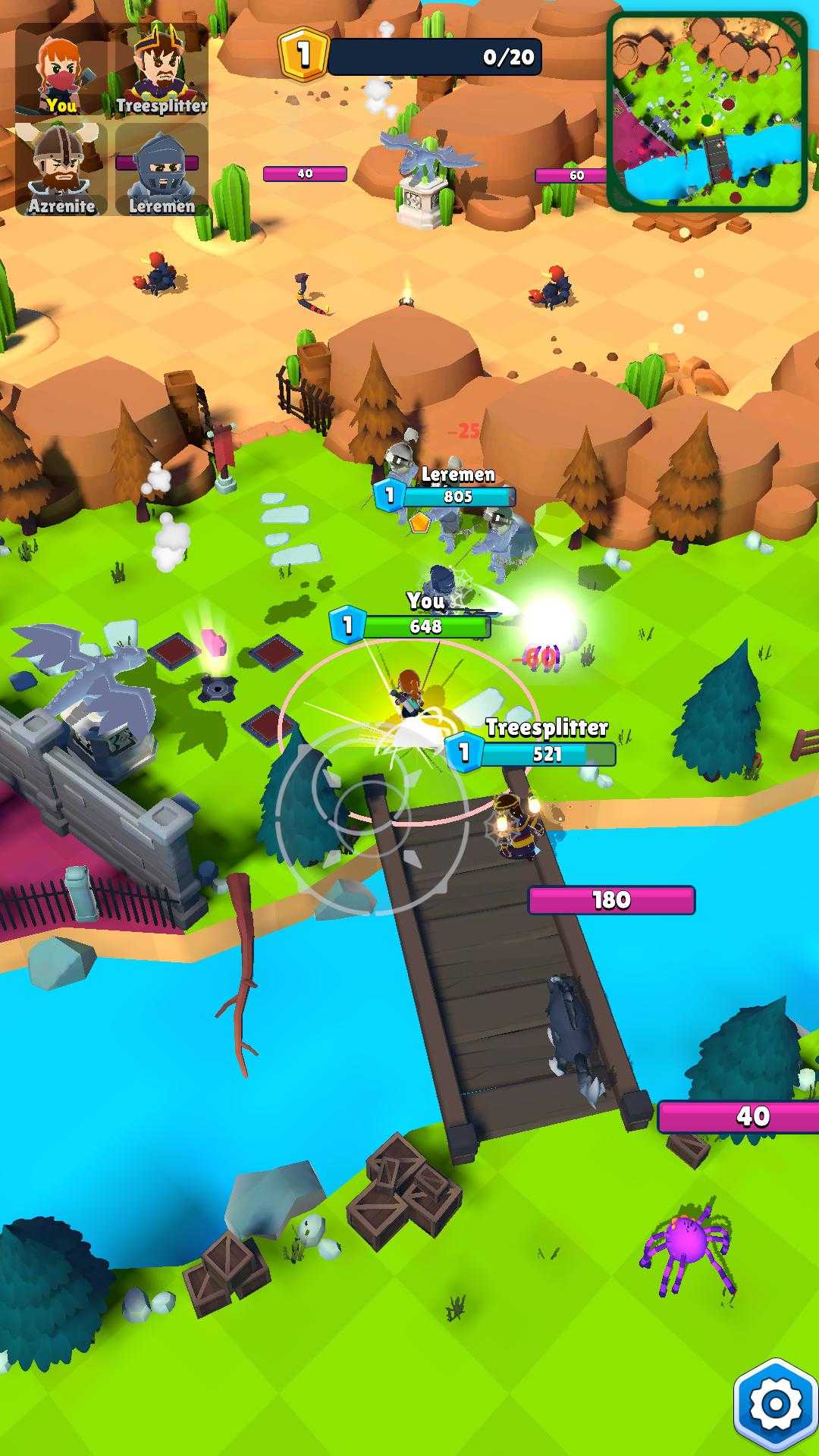Touch the virtual movement joystick
Image resolution: width=819 pixels, height=1456 pixels.
(372, 817)
